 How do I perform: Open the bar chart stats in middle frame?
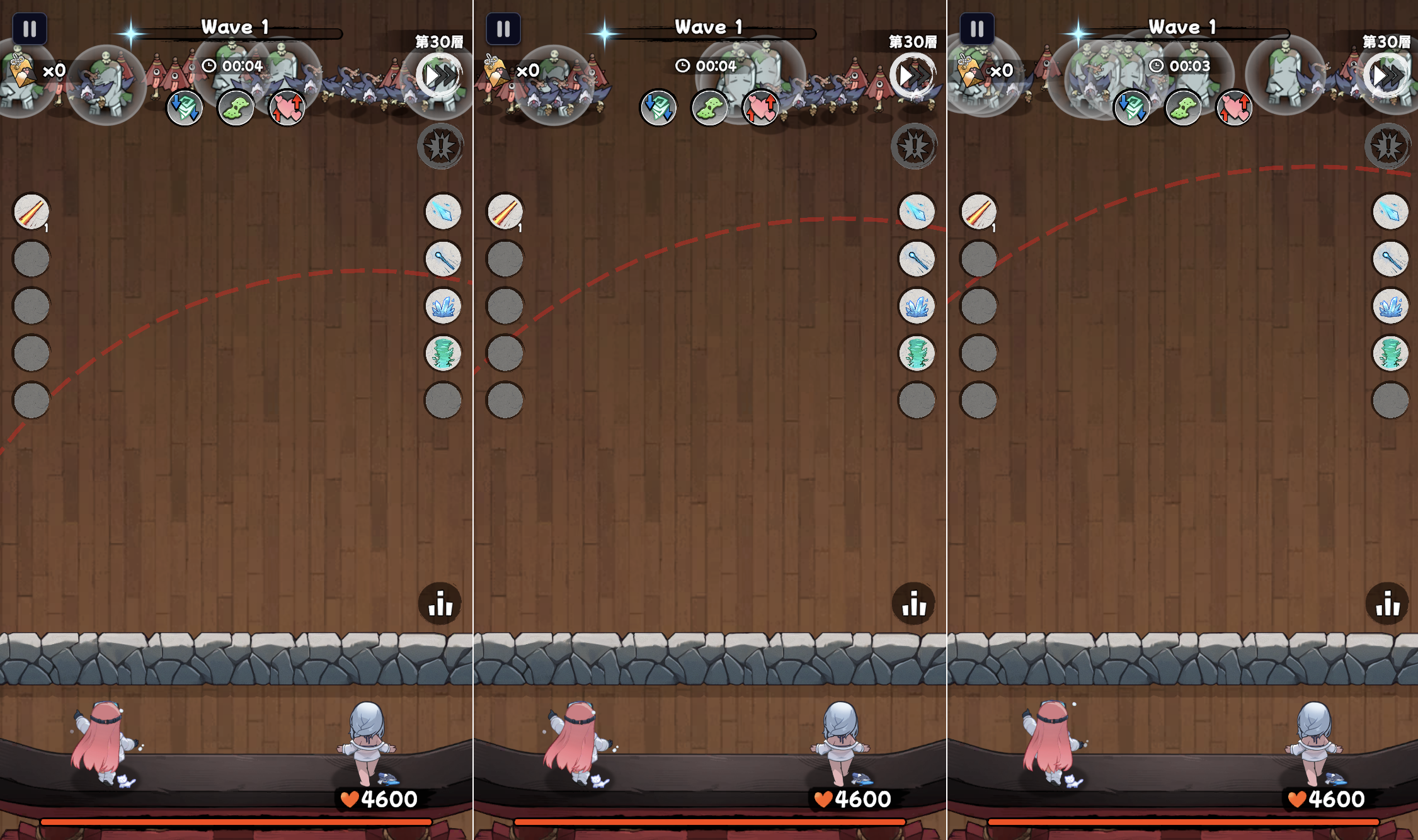[x=913, y=604]
